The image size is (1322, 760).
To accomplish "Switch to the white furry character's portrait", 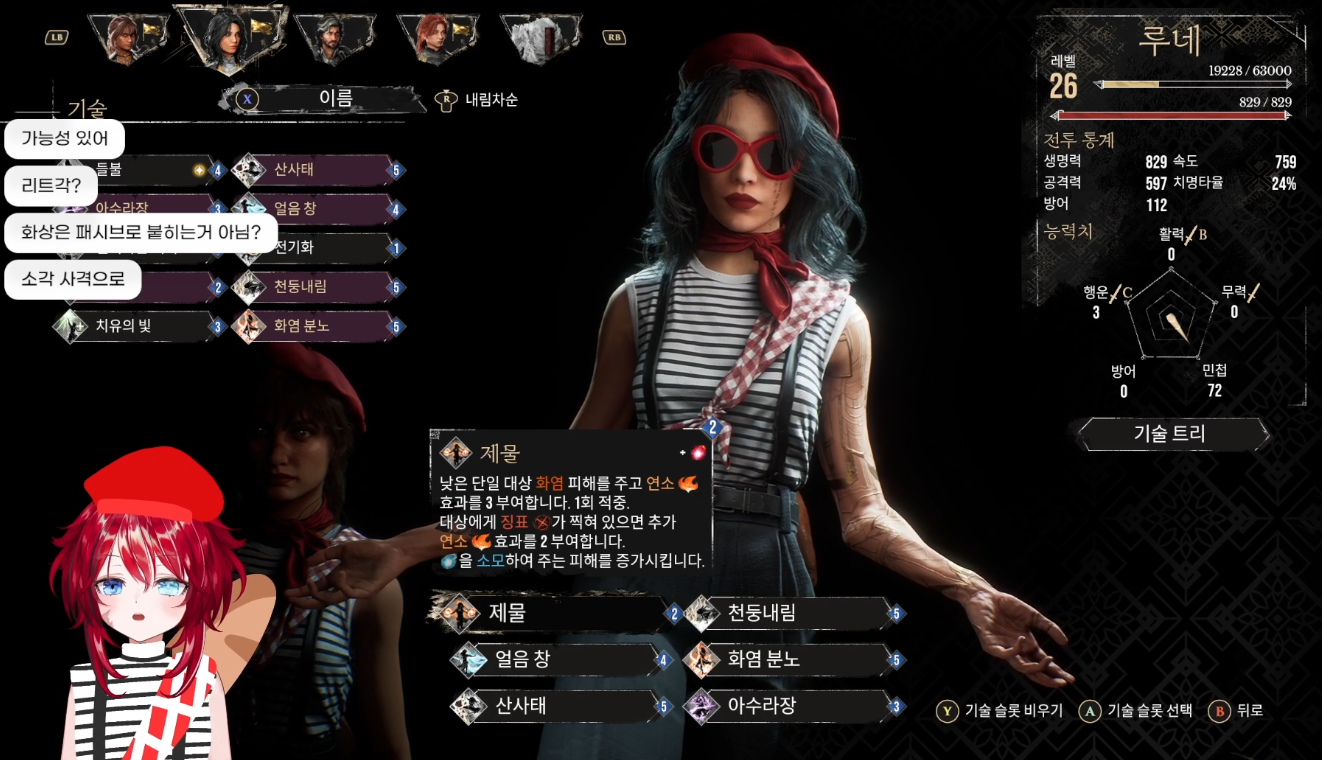I will 538,38.
